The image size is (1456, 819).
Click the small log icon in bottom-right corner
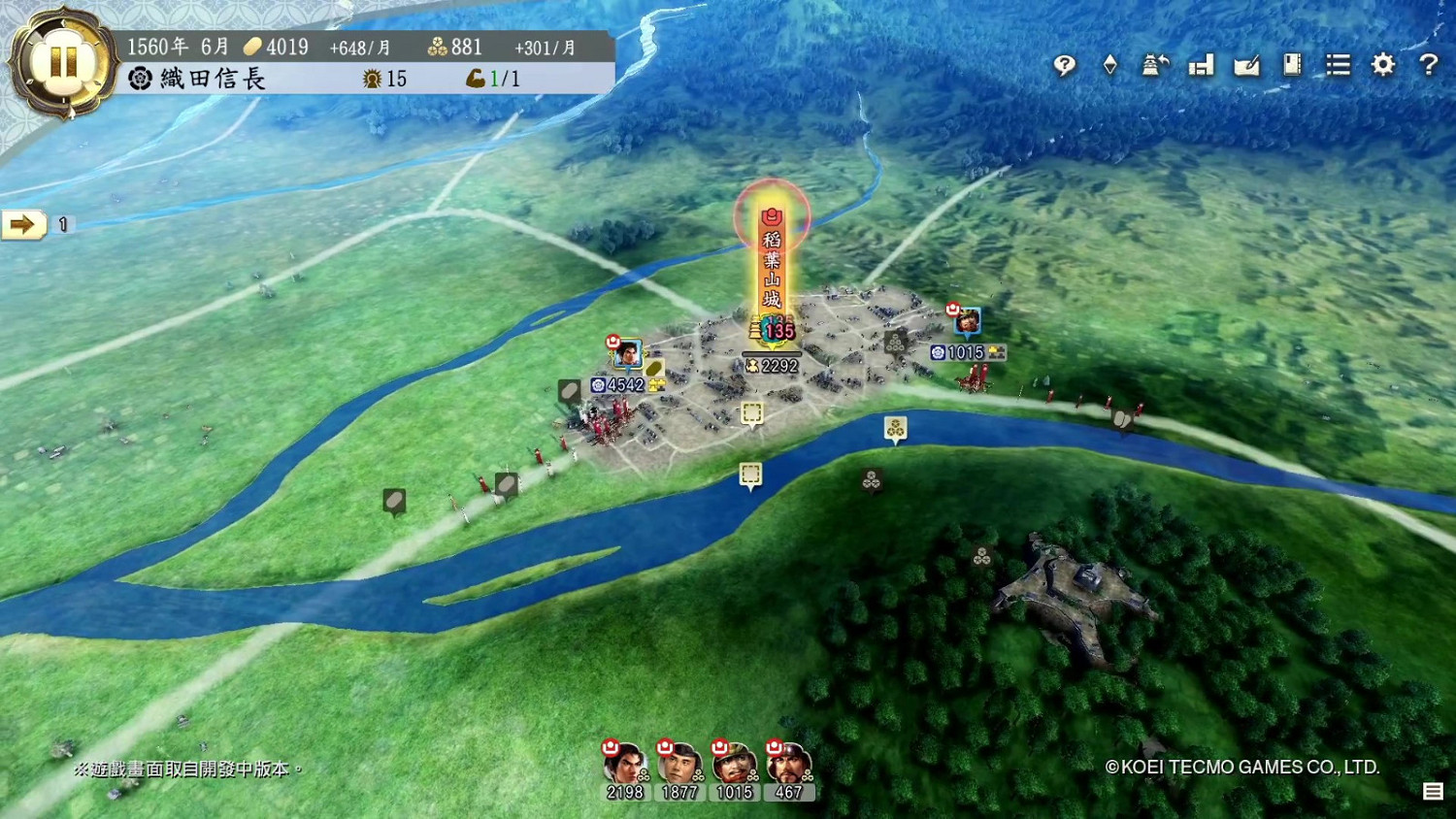click(1433, 792)
